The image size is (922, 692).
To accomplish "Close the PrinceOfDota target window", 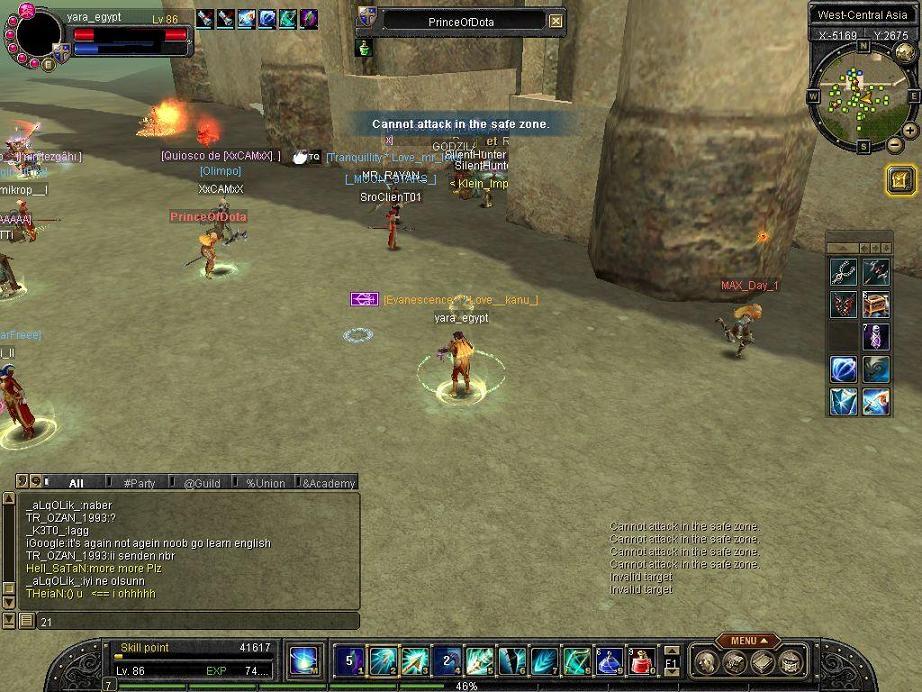I will [x=556, y=21].
